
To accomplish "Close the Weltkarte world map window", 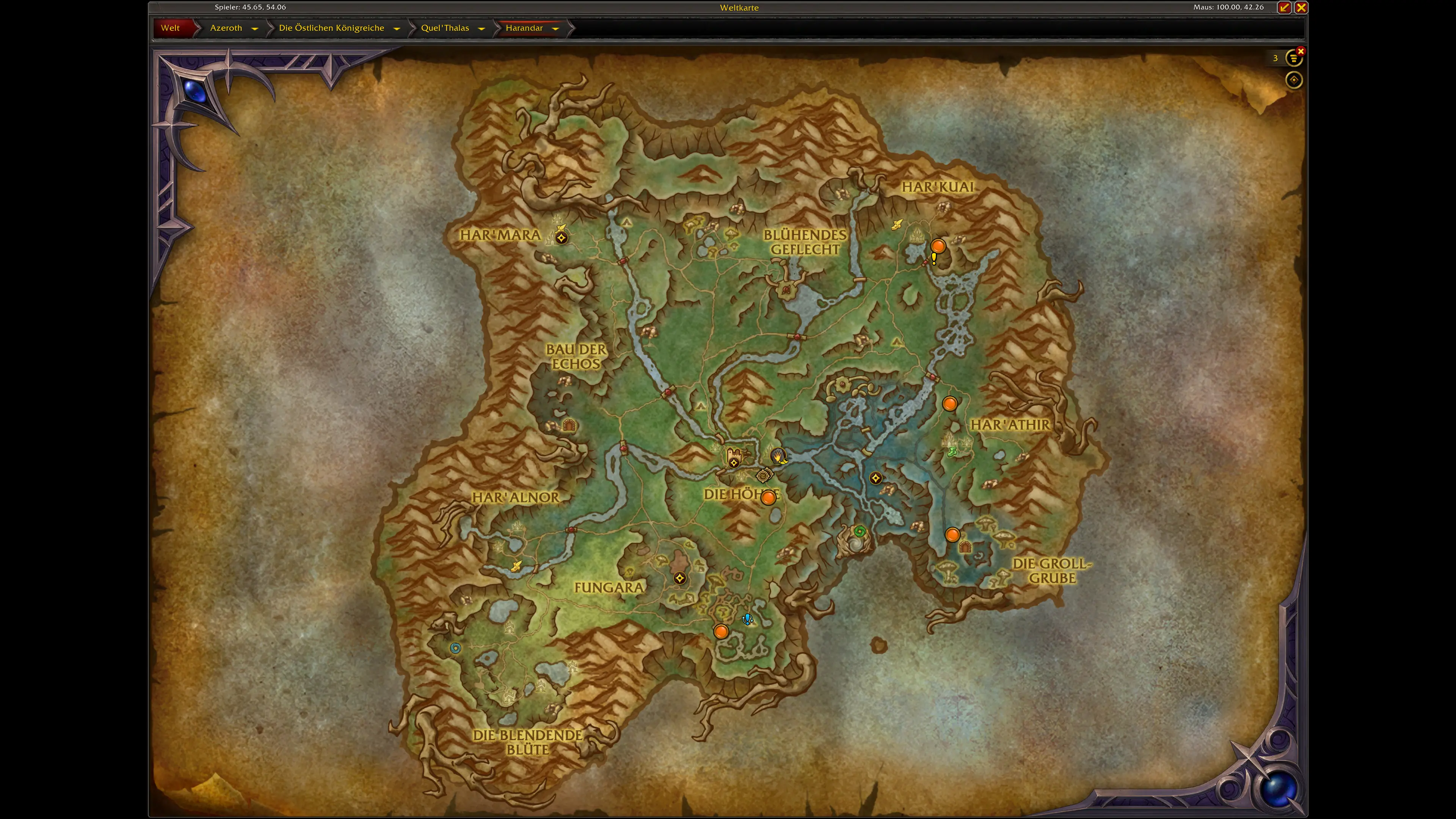I will 1301,7.
